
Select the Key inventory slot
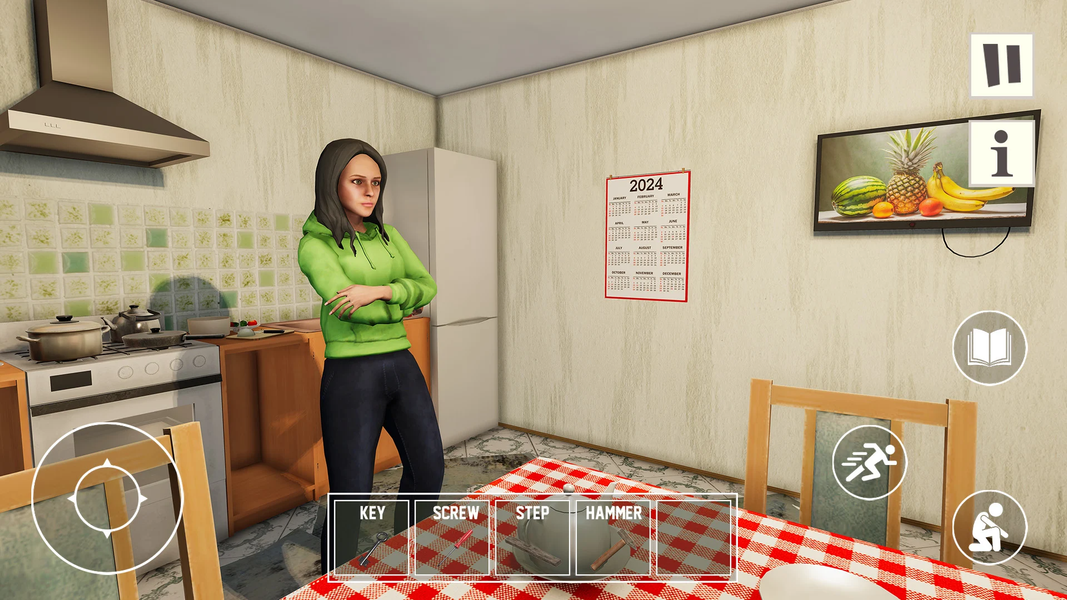click(x=372, y=537)
